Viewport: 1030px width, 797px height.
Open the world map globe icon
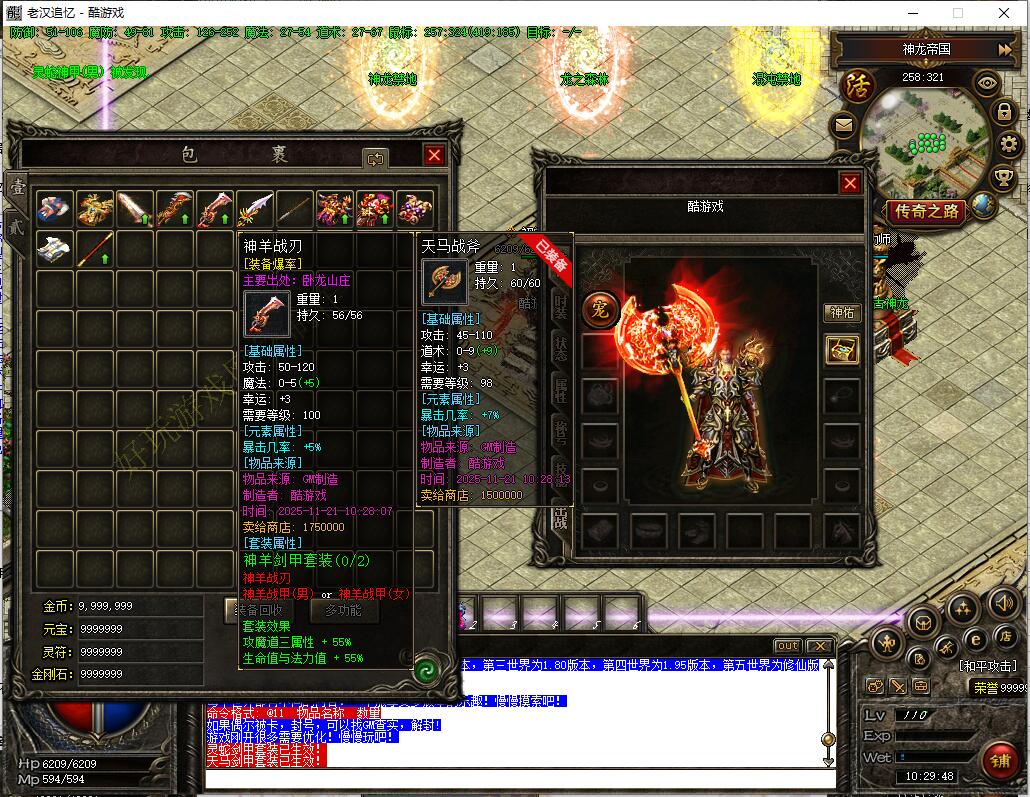984,205
